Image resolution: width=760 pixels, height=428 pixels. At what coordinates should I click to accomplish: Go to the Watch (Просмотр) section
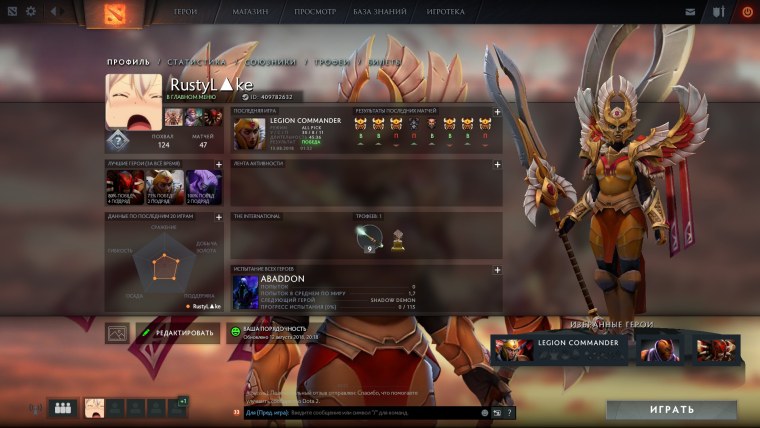click(315, 12)
